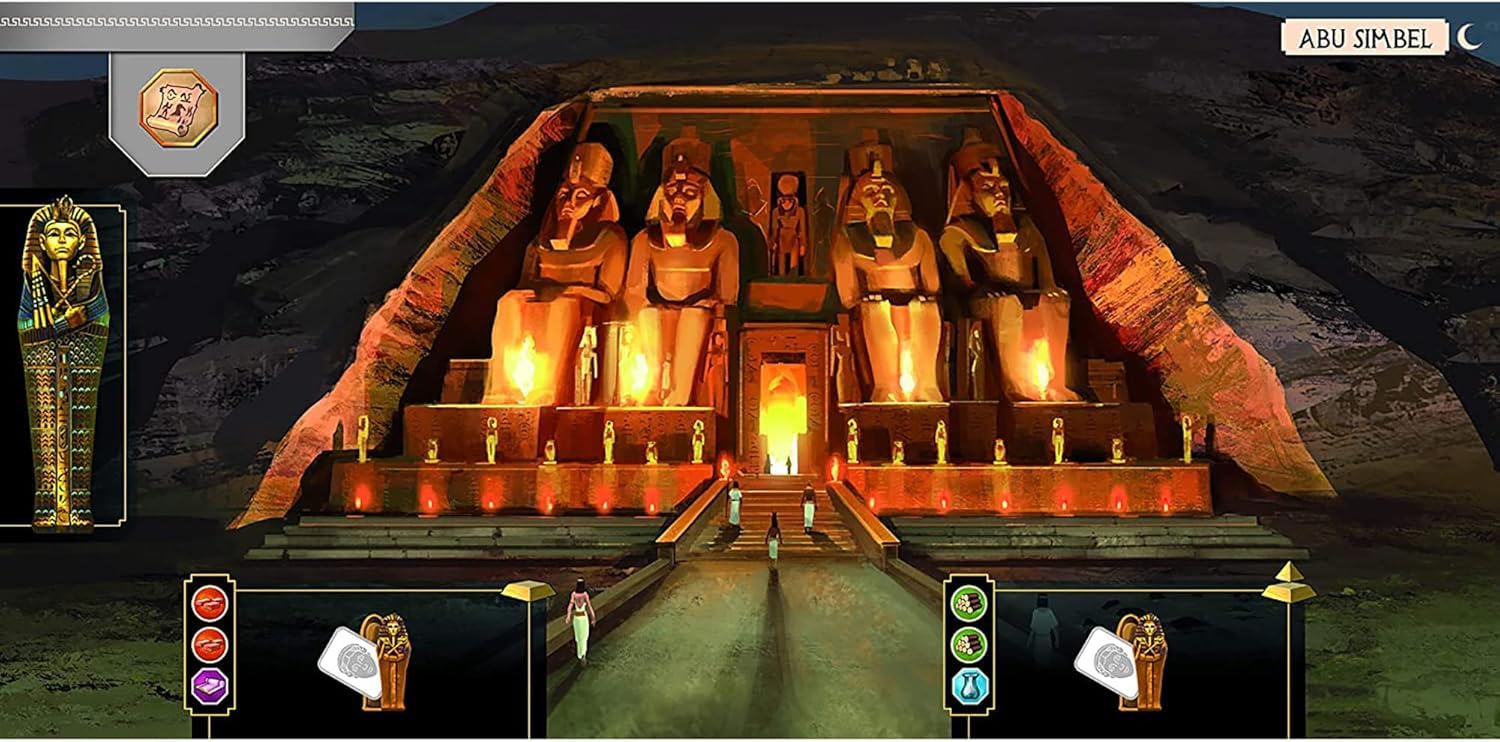Choose the blue glass vase resource icon
1500x742 pixels.
tap(968, 686)
